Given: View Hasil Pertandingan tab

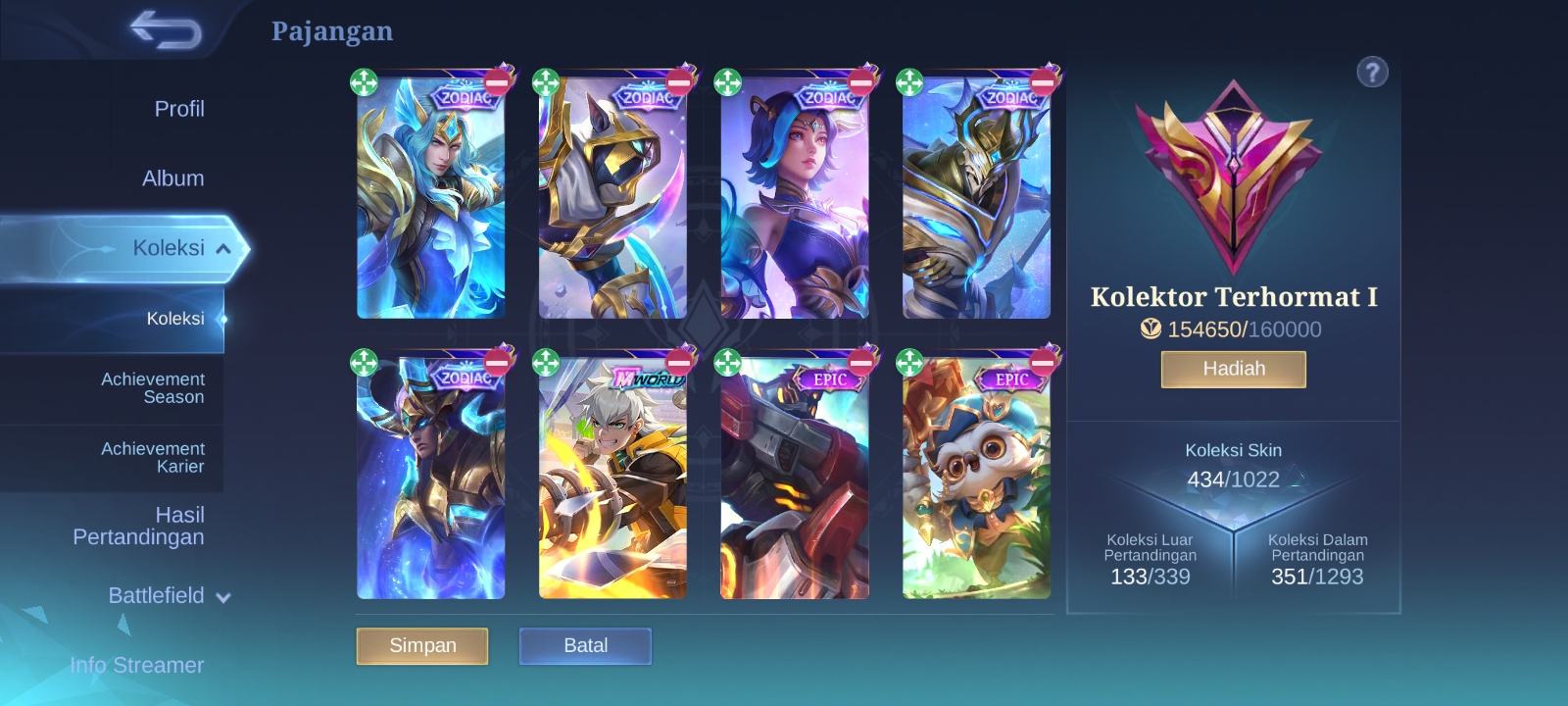Looking at the screenshot, I should click(x=138, y=526).
